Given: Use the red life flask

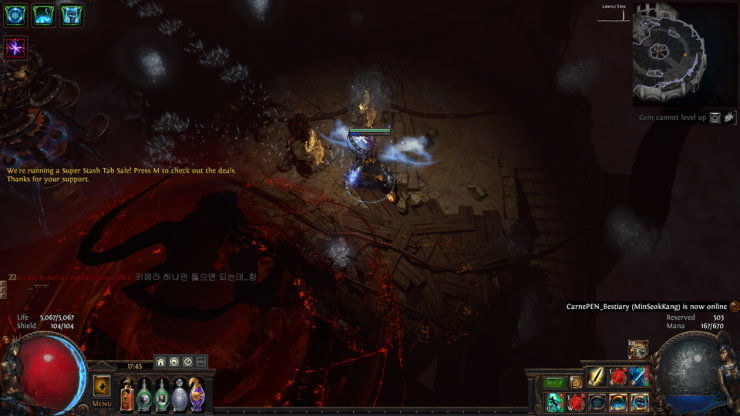Looking at the screenshot, I should (127, 394).
